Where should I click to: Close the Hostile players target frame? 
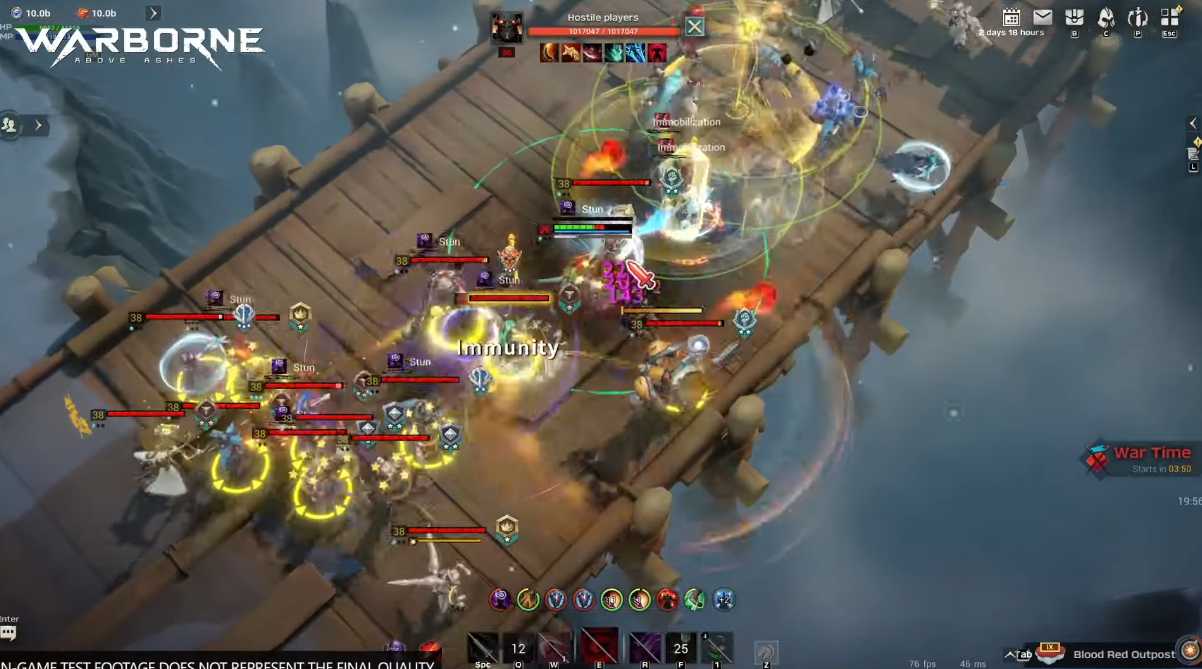pos(694,26)
